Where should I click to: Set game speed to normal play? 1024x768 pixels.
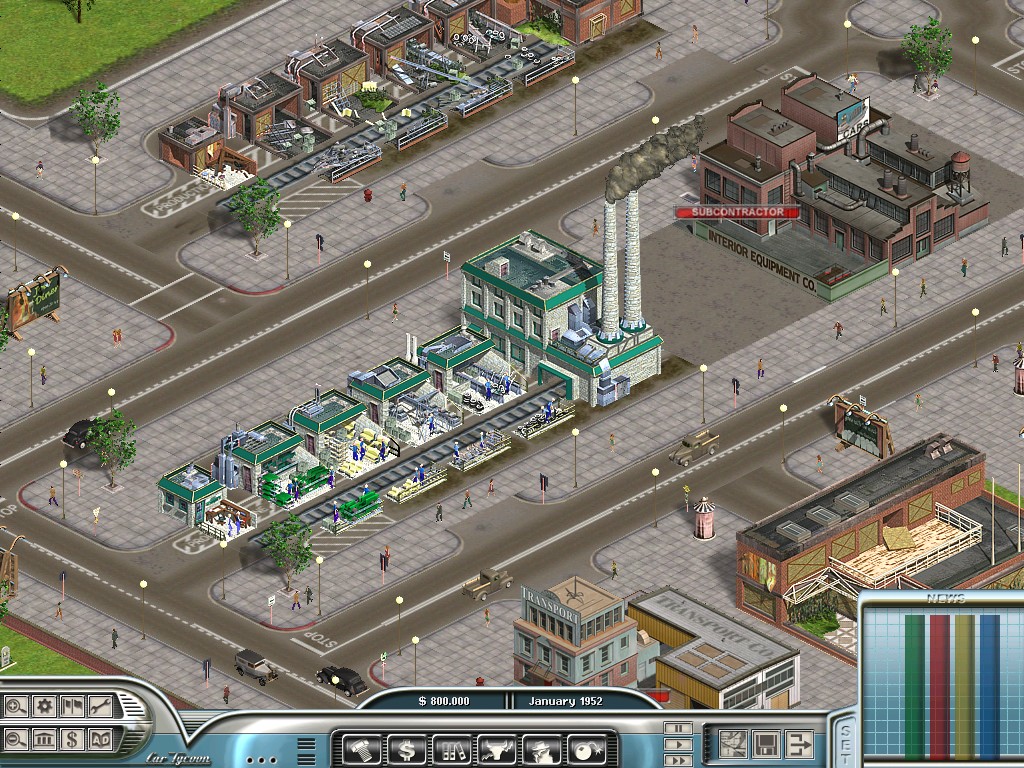(x=678, y=744)
